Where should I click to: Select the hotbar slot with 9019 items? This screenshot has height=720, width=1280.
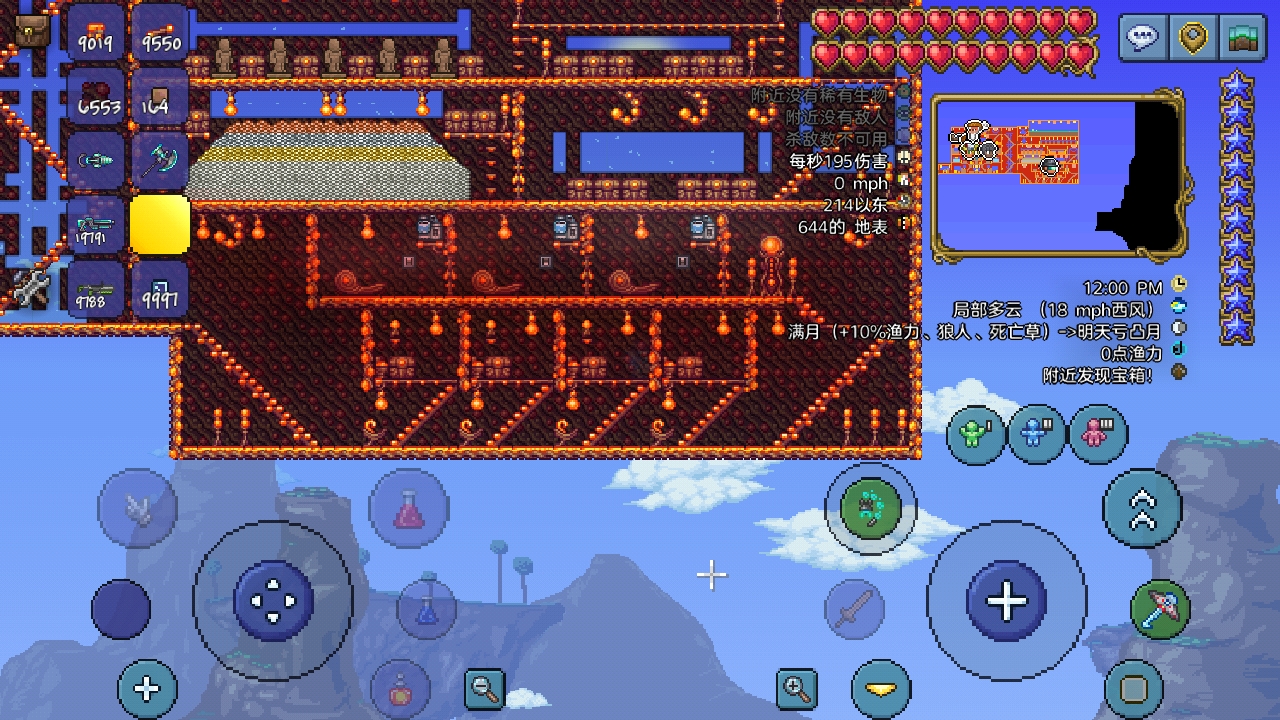point(96,32)
